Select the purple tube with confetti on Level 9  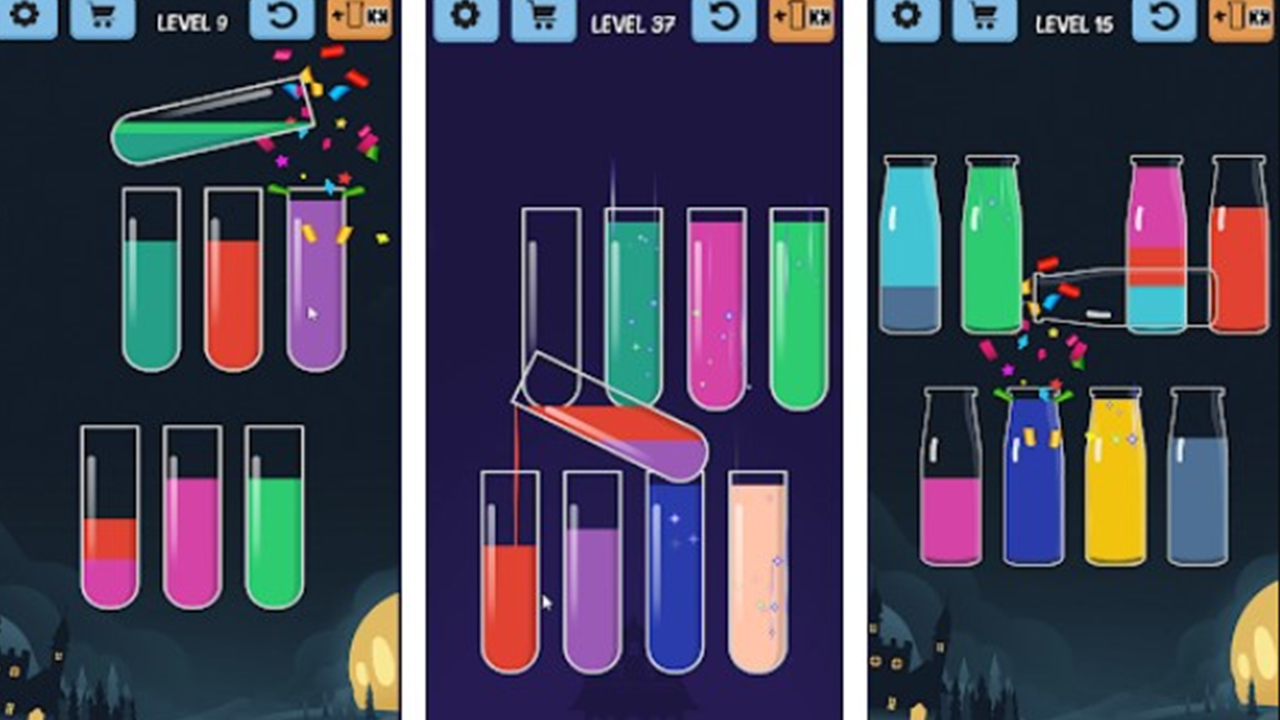[x=315, y=280]
